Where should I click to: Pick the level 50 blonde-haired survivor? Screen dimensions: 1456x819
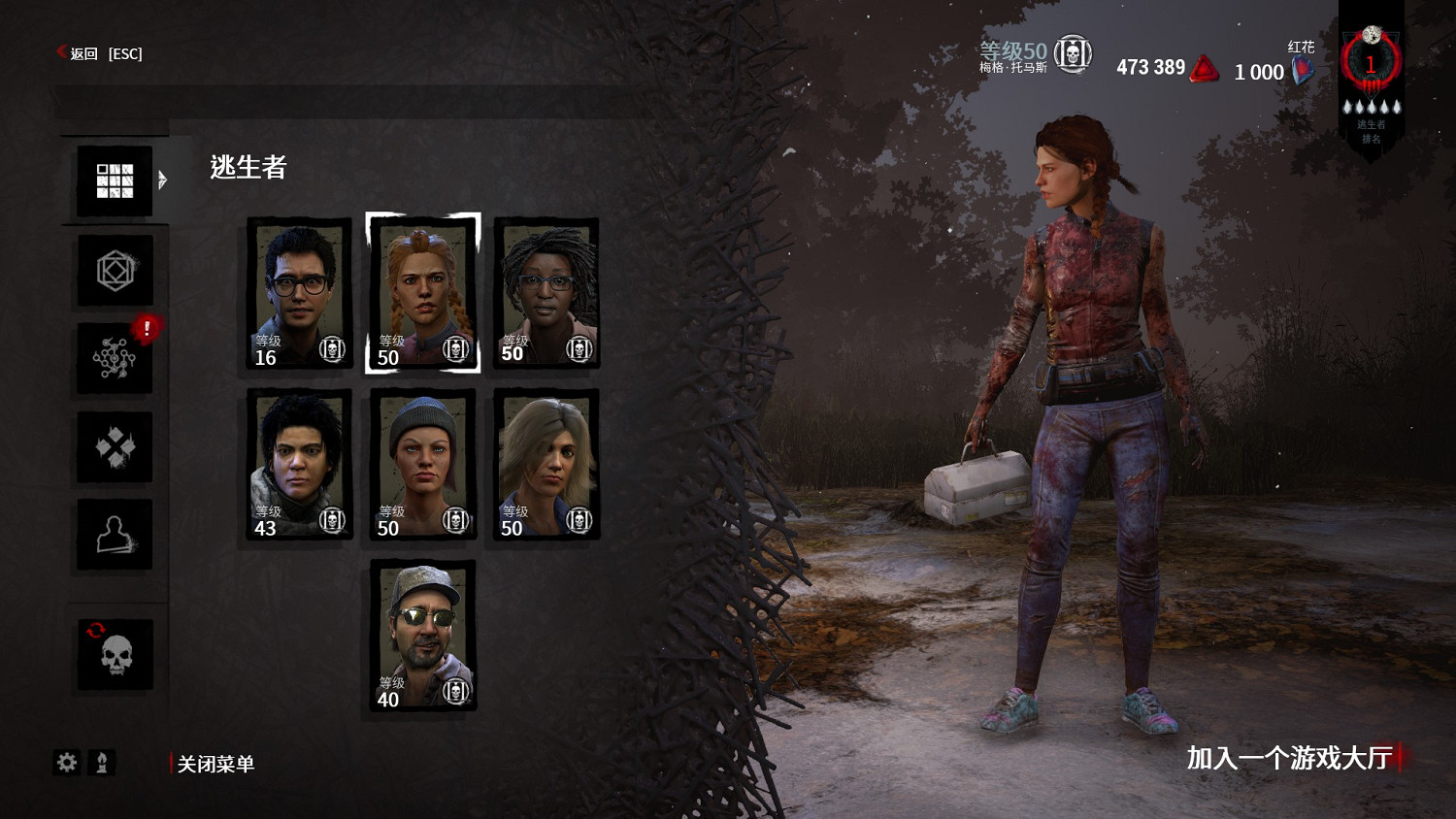(546, 464)
